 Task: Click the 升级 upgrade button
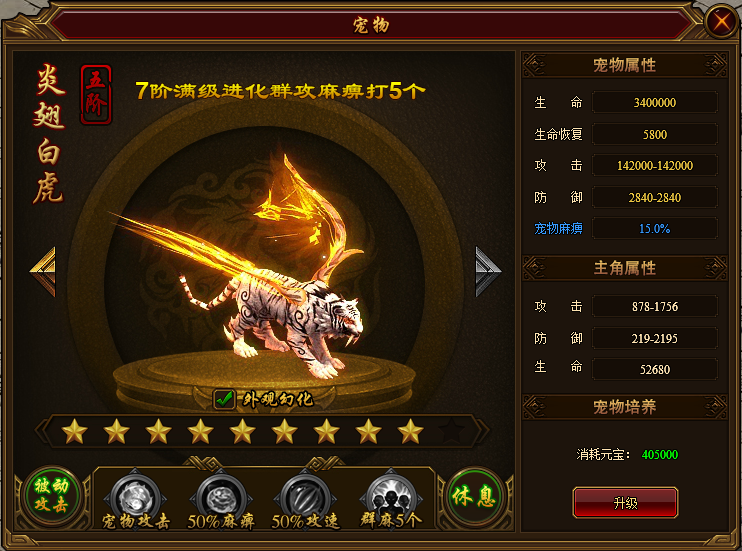(x=625, y=503)
